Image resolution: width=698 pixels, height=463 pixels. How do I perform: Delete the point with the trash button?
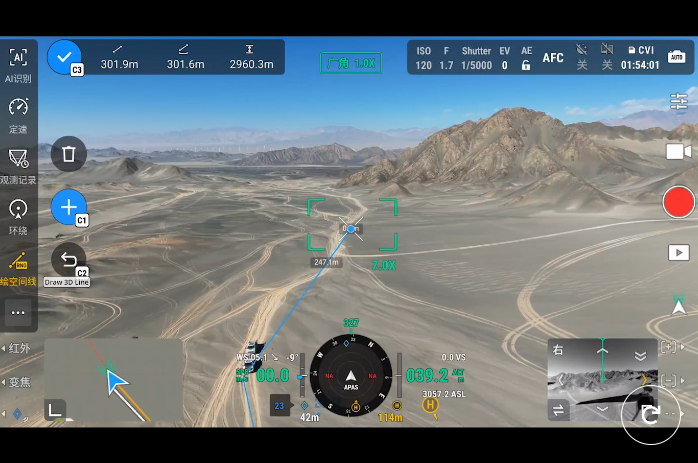[x=68, y=154]
